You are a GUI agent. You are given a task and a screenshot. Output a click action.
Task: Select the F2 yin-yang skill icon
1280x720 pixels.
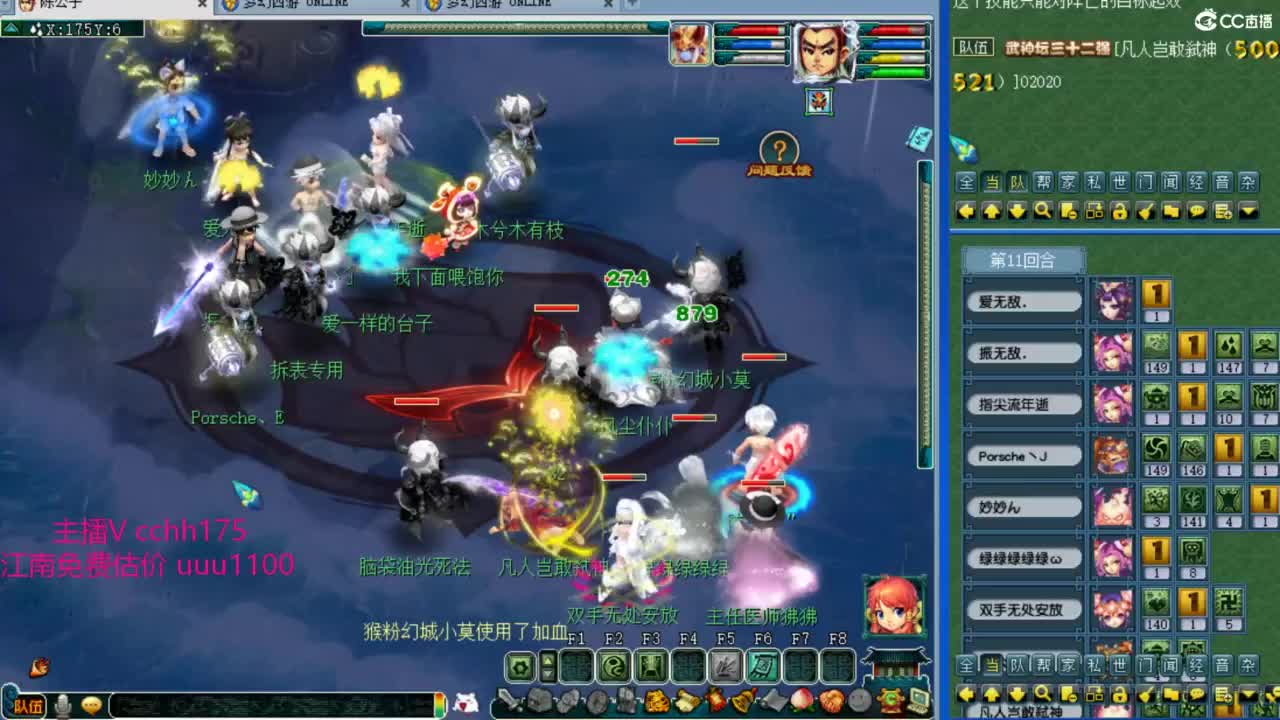click(615, 666)
